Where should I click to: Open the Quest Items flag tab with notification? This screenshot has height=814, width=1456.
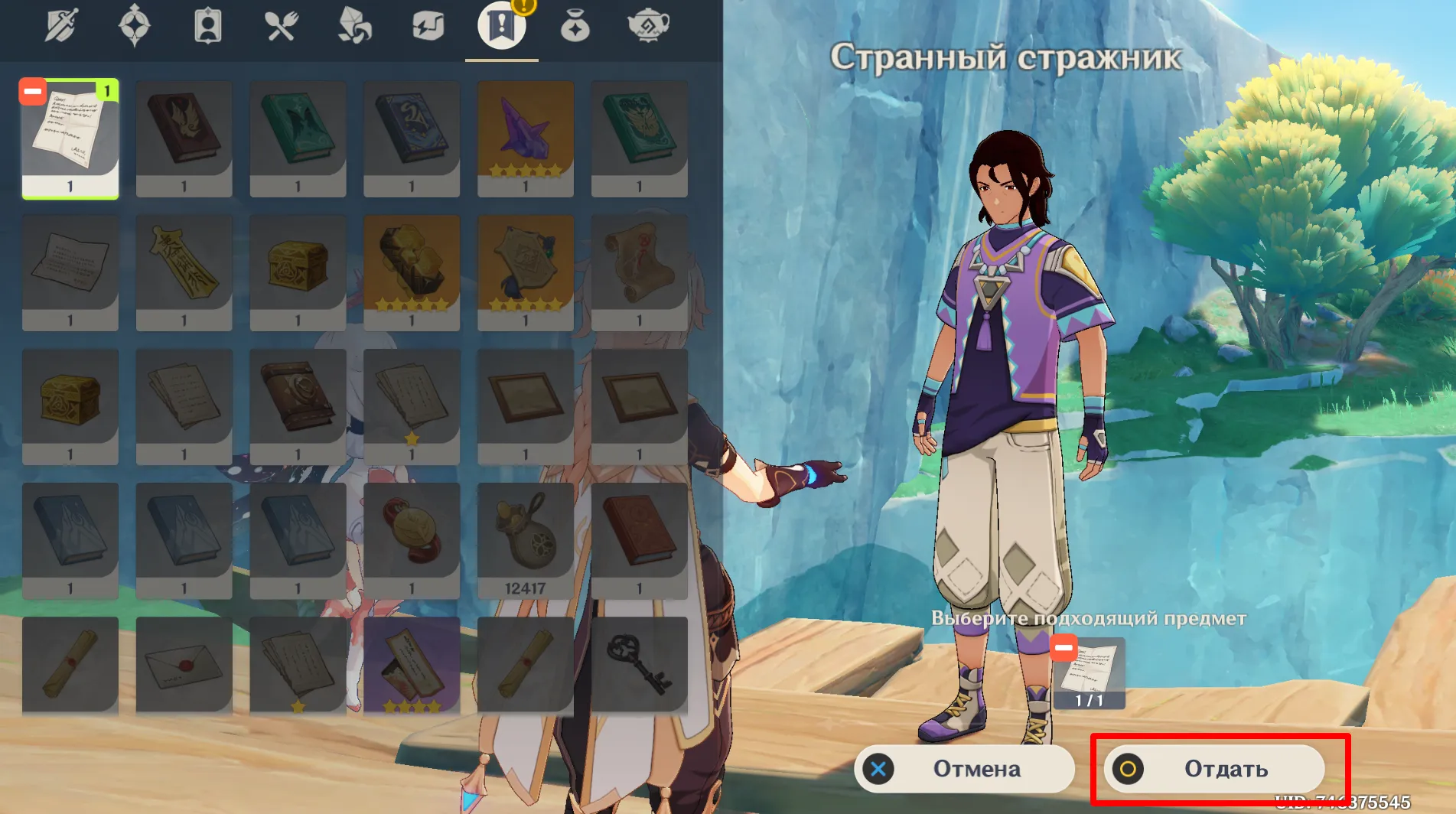(x=502, y=24)
